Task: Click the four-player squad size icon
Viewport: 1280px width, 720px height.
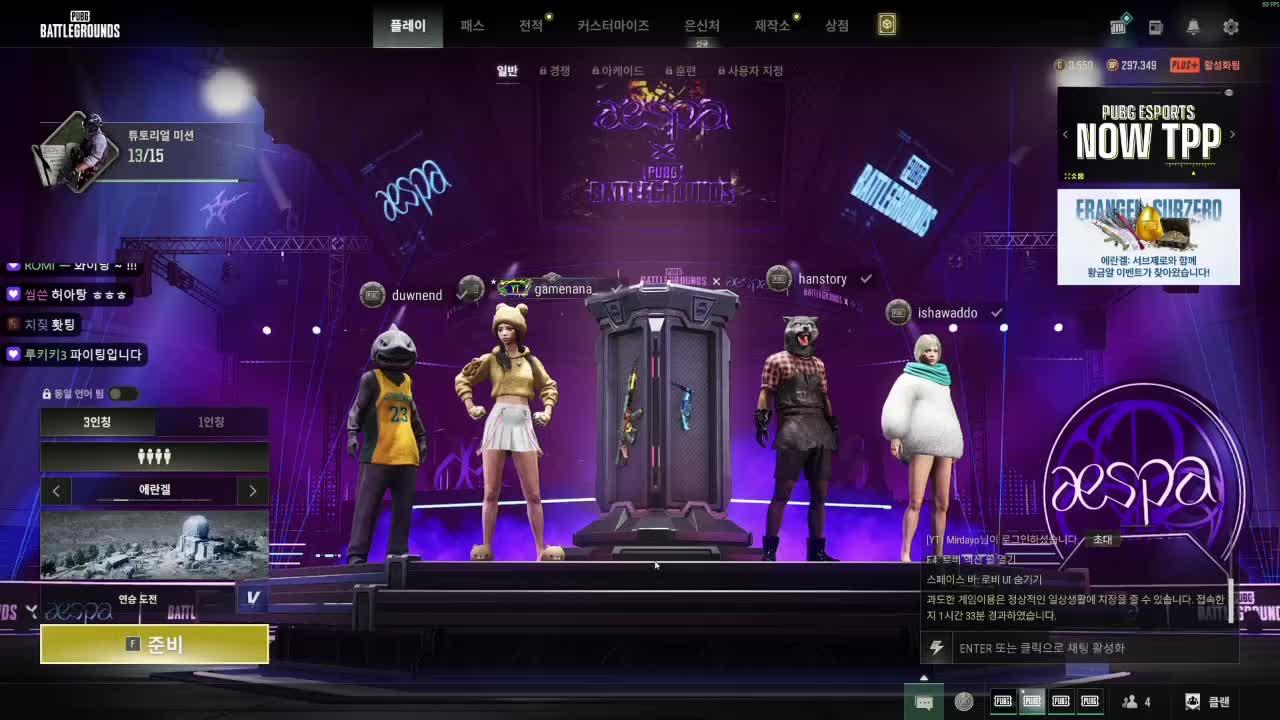Action: [153, 458]
